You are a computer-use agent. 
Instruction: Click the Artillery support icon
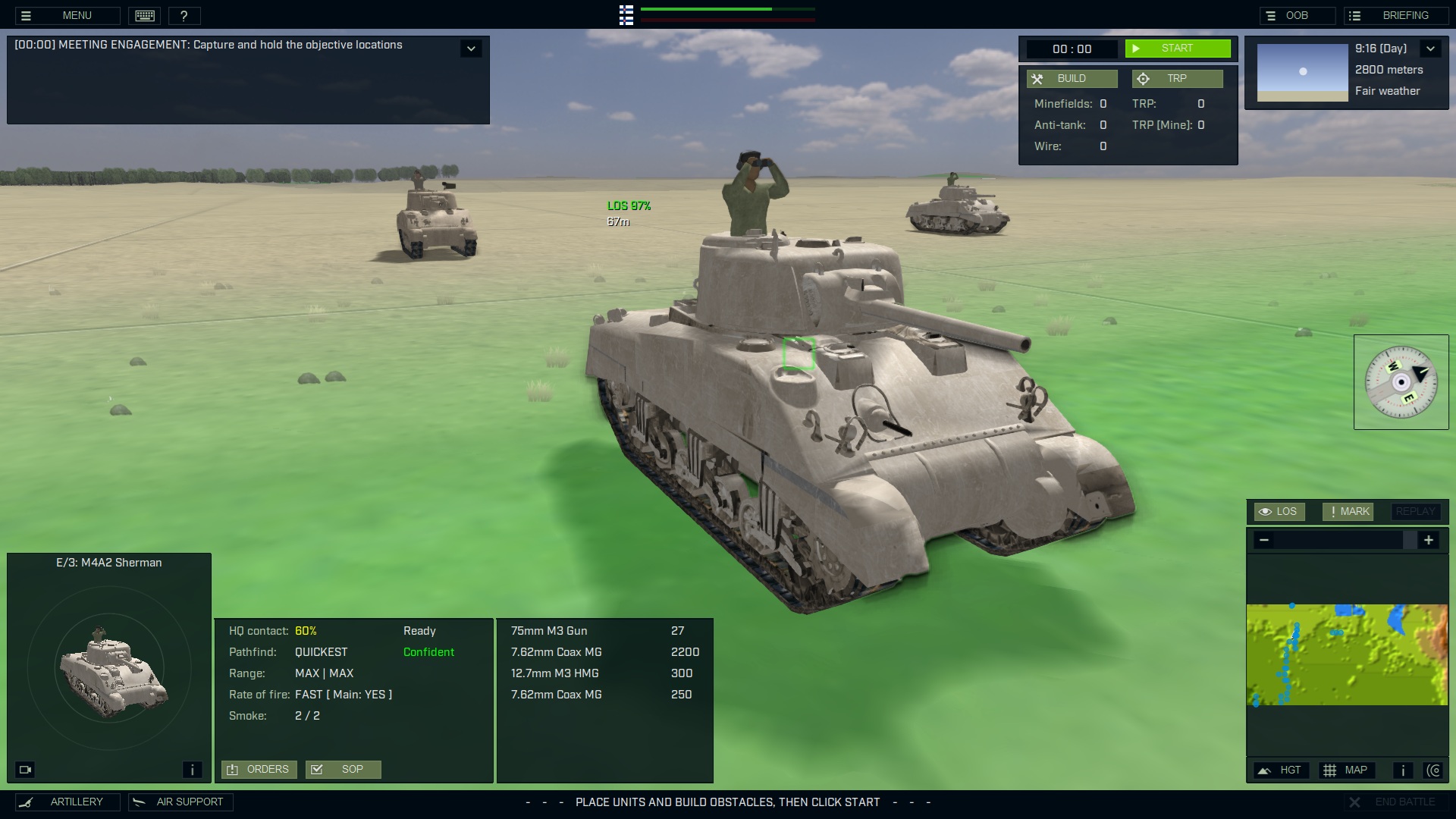click(27, 802)
